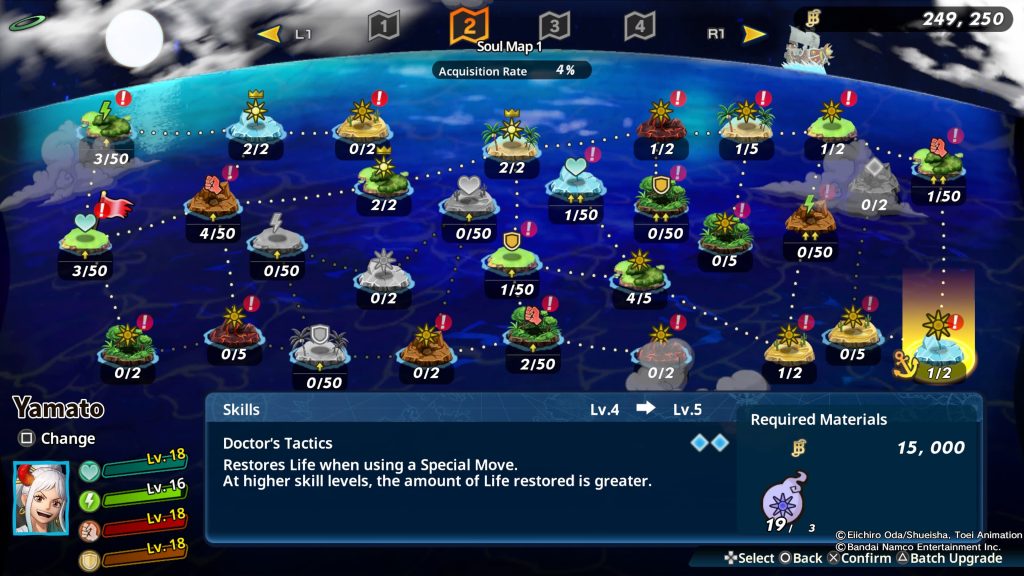Open Soul Map tab 3
The width and height of the screenshot is (1024, 576).
pyautogui.click(x=553, y=26)
